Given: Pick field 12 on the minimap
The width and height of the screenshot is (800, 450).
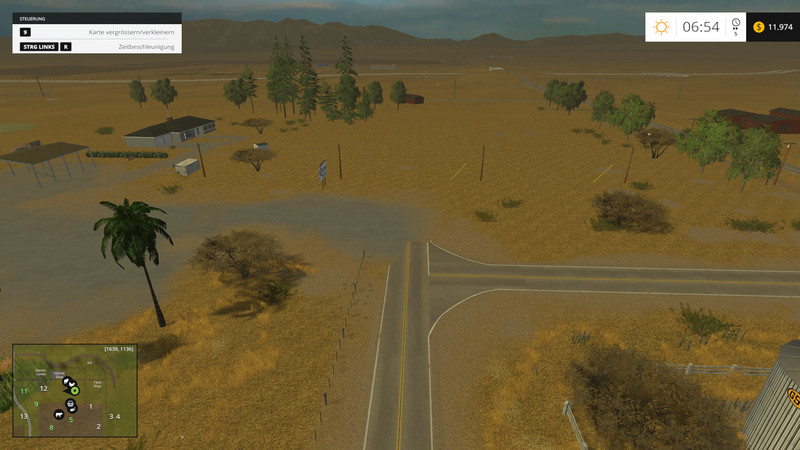Looking at the screenshot, I should [x=43, y=388].
